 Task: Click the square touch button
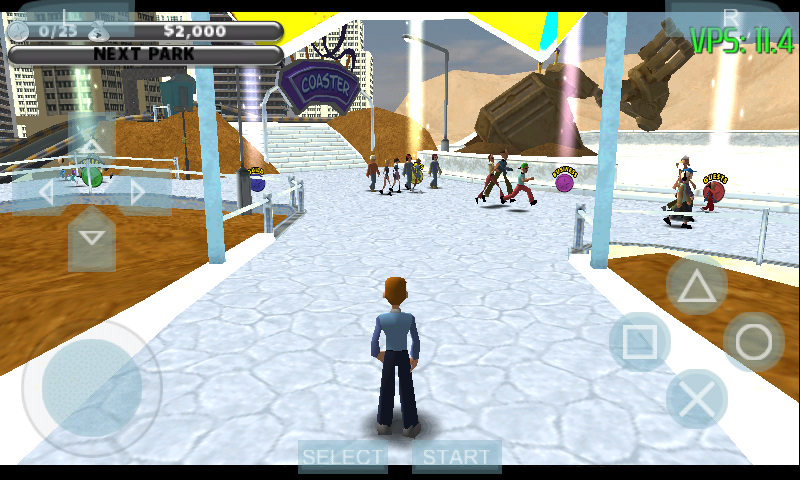[640, 343]
